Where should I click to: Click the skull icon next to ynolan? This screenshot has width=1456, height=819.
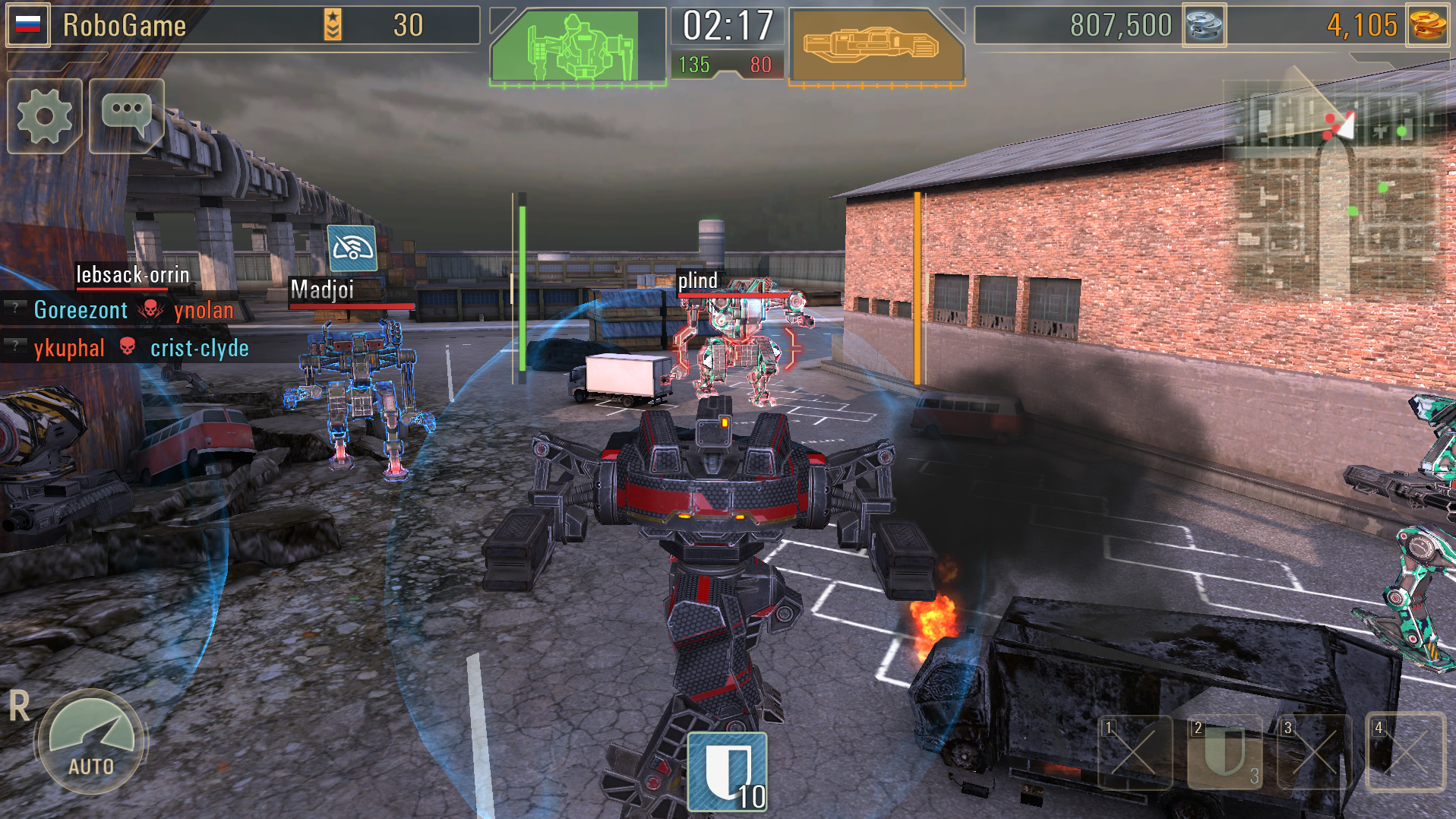[152, 310]
